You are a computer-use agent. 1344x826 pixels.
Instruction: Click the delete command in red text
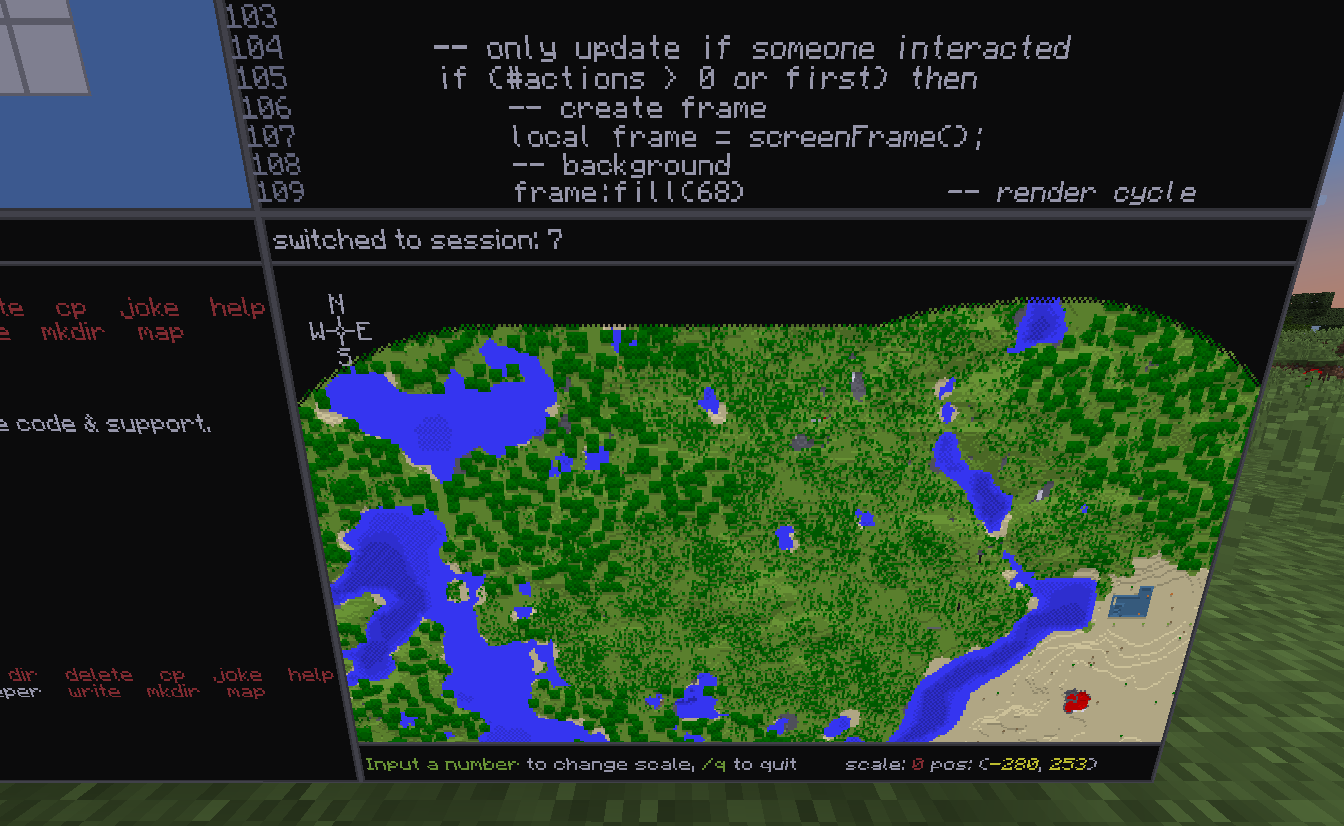tap(97, 674)
